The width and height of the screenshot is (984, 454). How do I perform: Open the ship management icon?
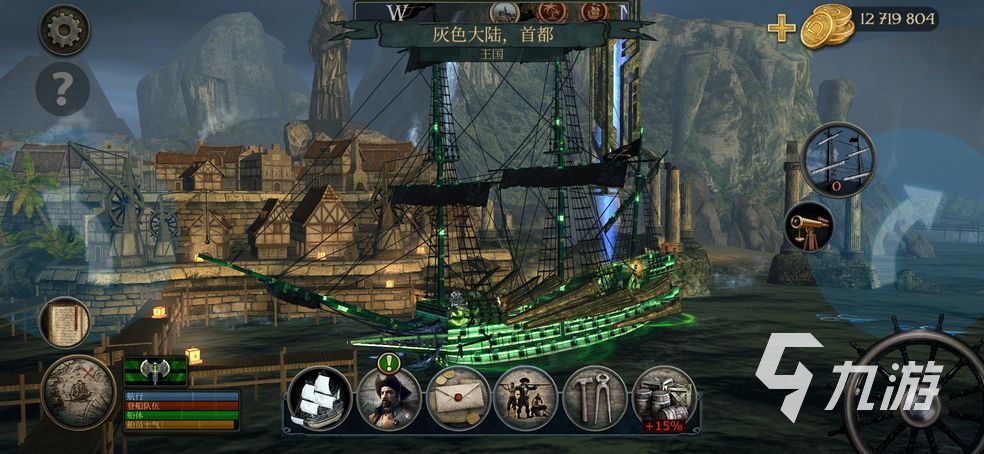(319, 398)
